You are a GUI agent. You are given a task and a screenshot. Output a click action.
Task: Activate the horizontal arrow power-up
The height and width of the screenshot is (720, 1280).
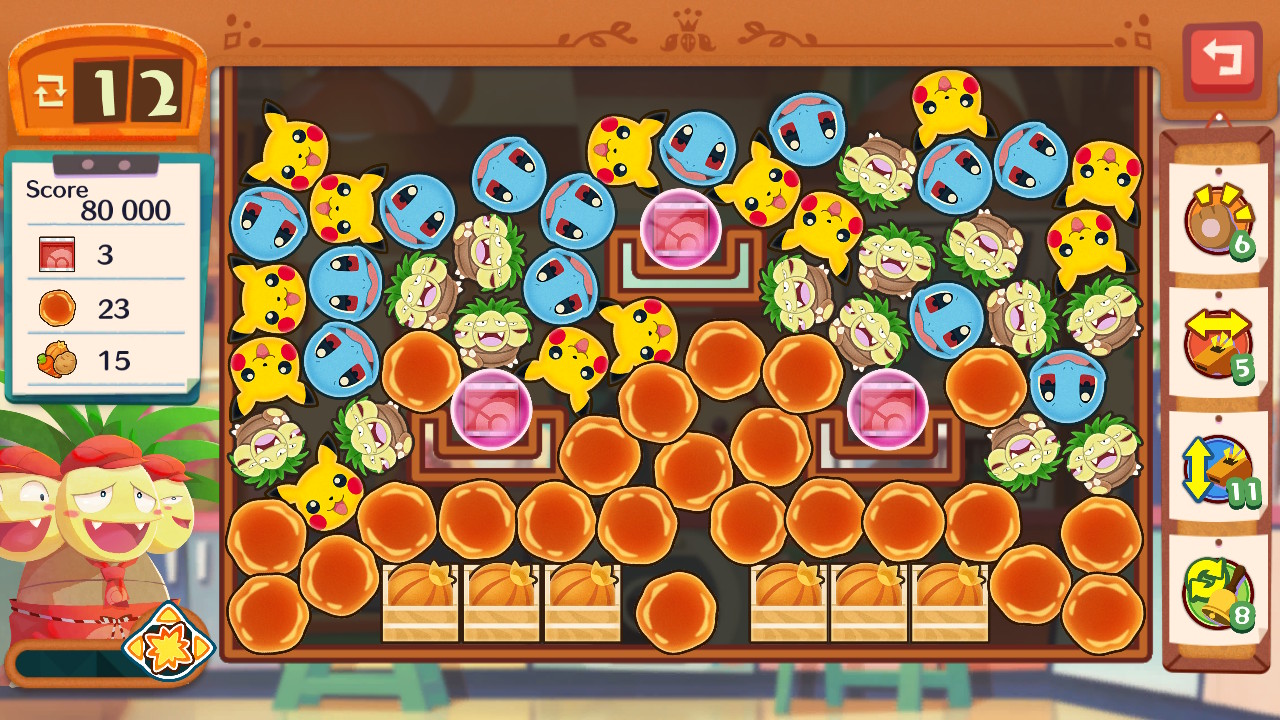(1217, 344)
